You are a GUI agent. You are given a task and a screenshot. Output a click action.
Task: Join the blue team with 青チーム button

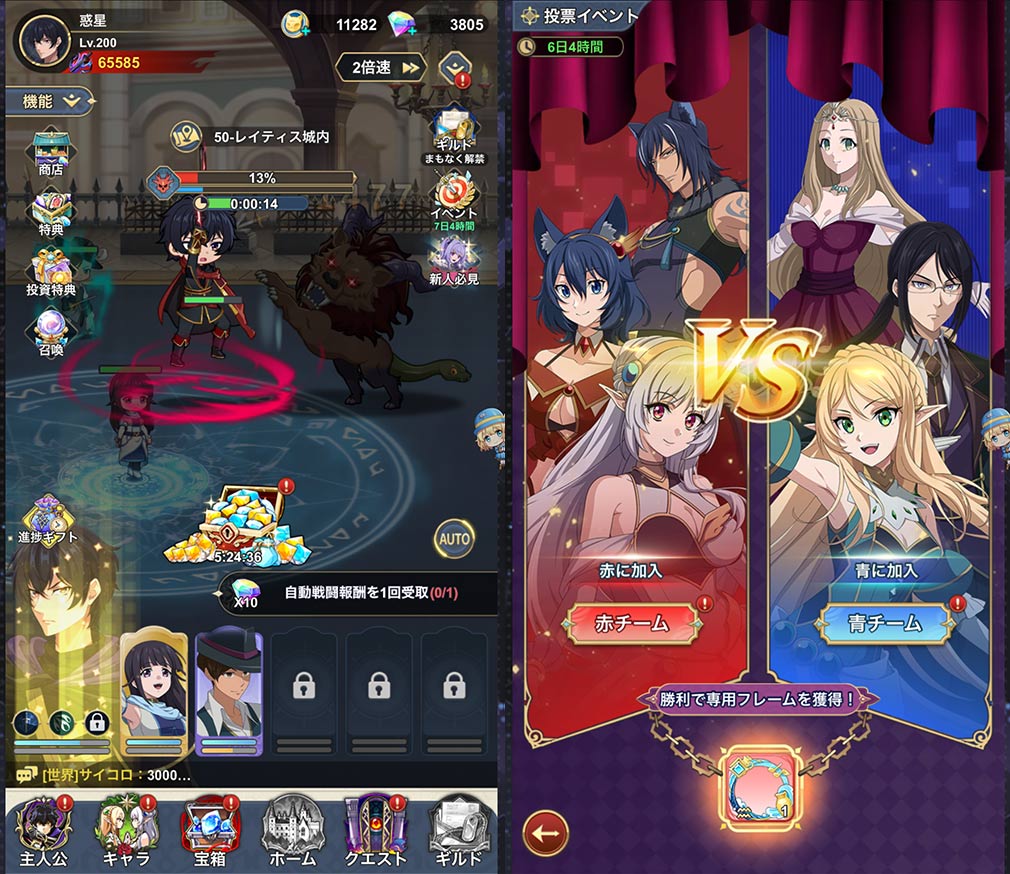[883, 623]
